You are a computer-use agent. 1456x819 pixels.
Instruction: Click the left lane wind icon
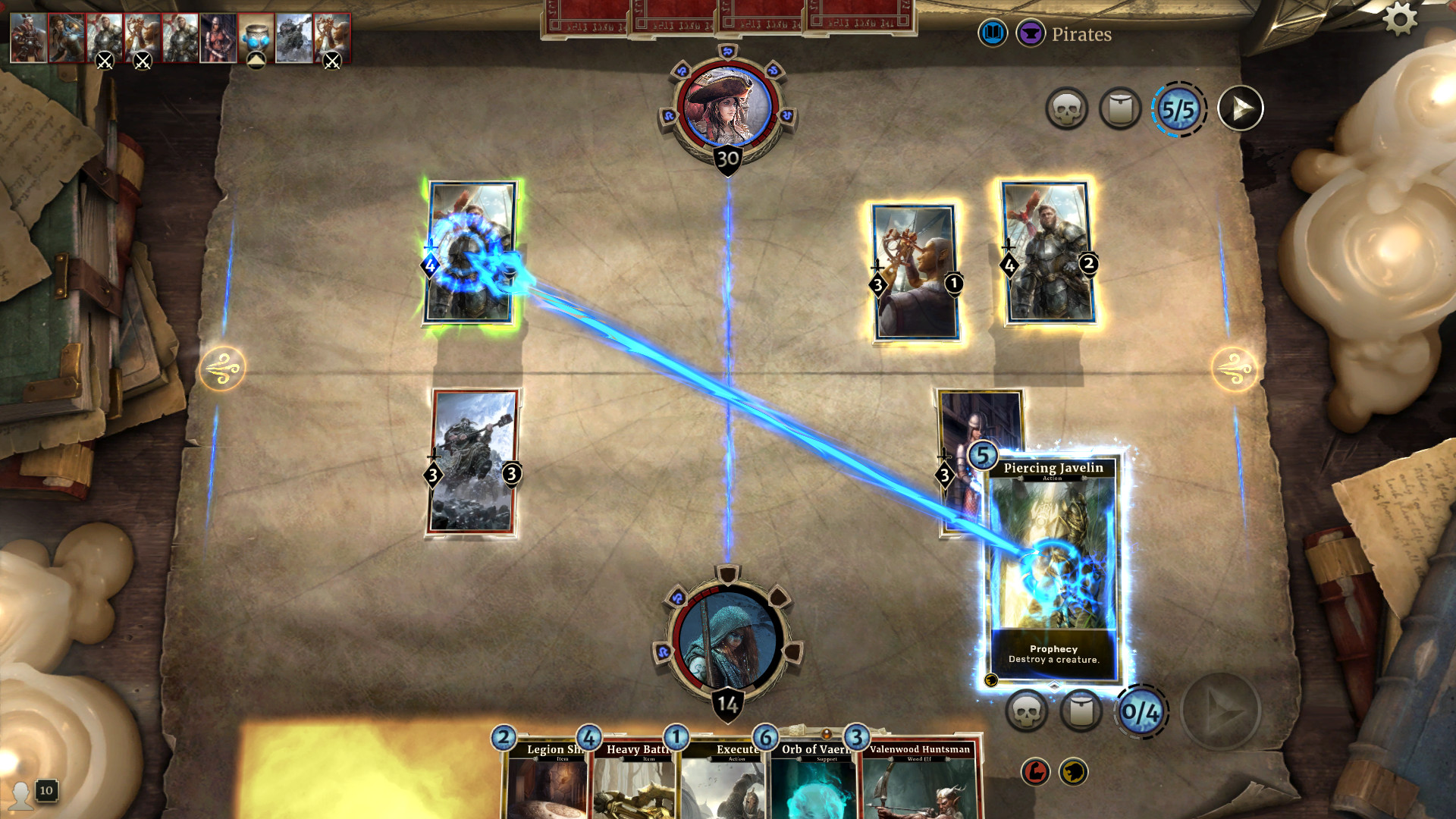click(221, 369)
